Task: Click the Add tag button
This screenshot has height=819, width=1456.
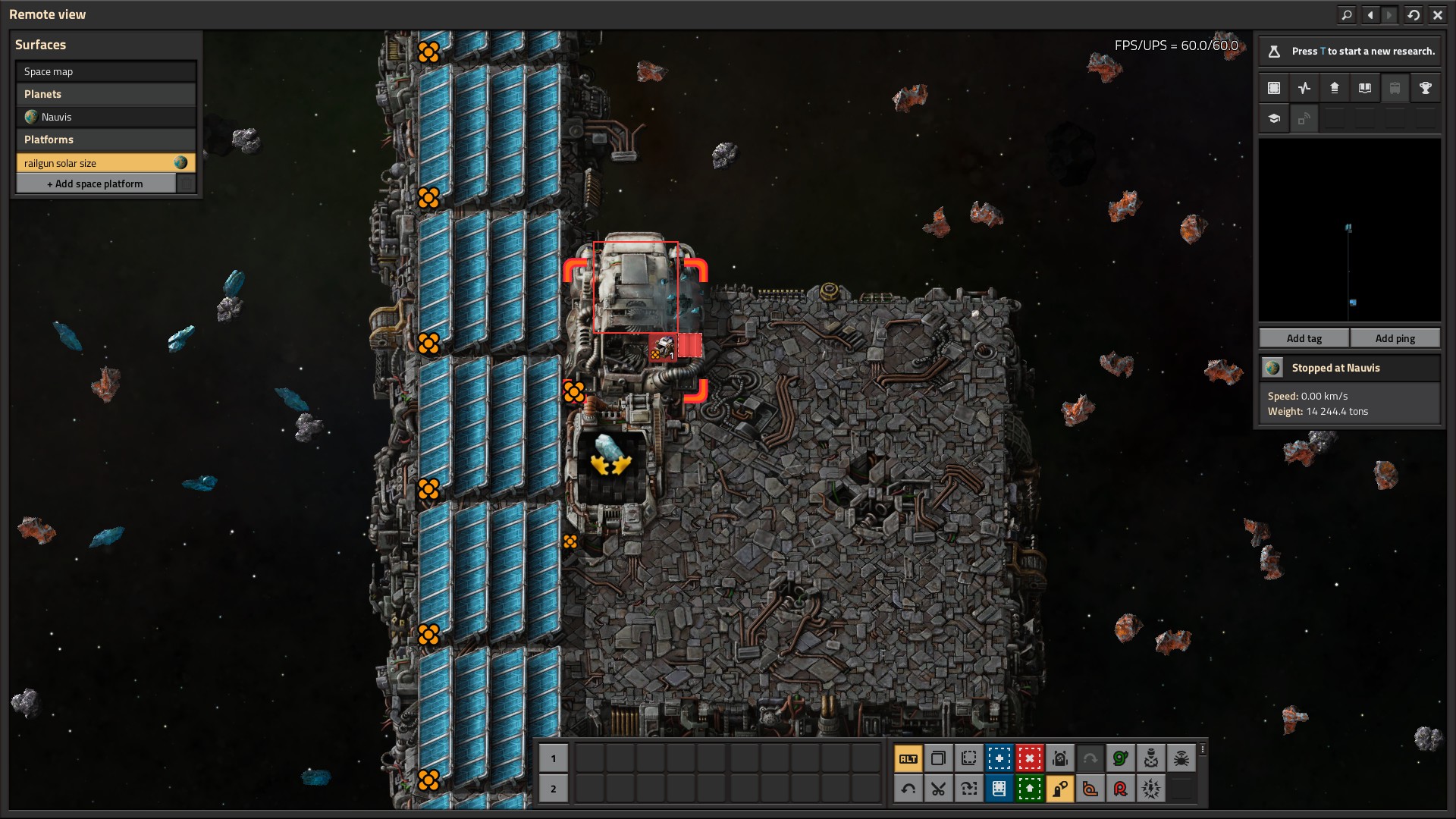Action: coord(1304,338)
